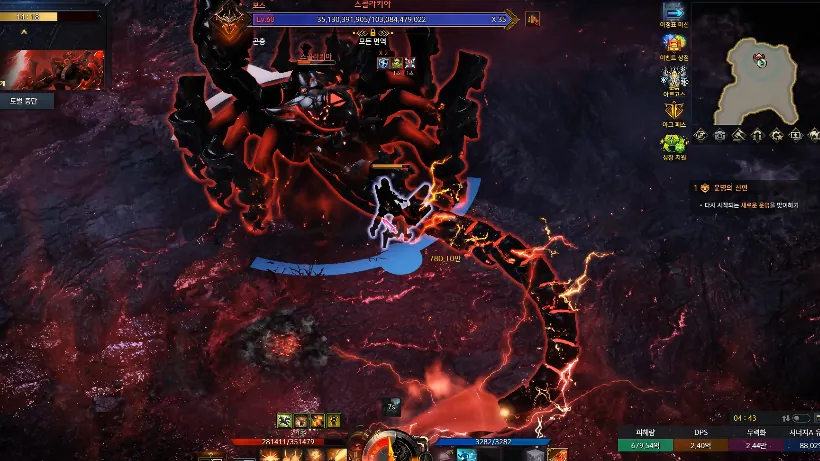Click the first green buff icon above health

pyautogui.click(x=285, y=420)
